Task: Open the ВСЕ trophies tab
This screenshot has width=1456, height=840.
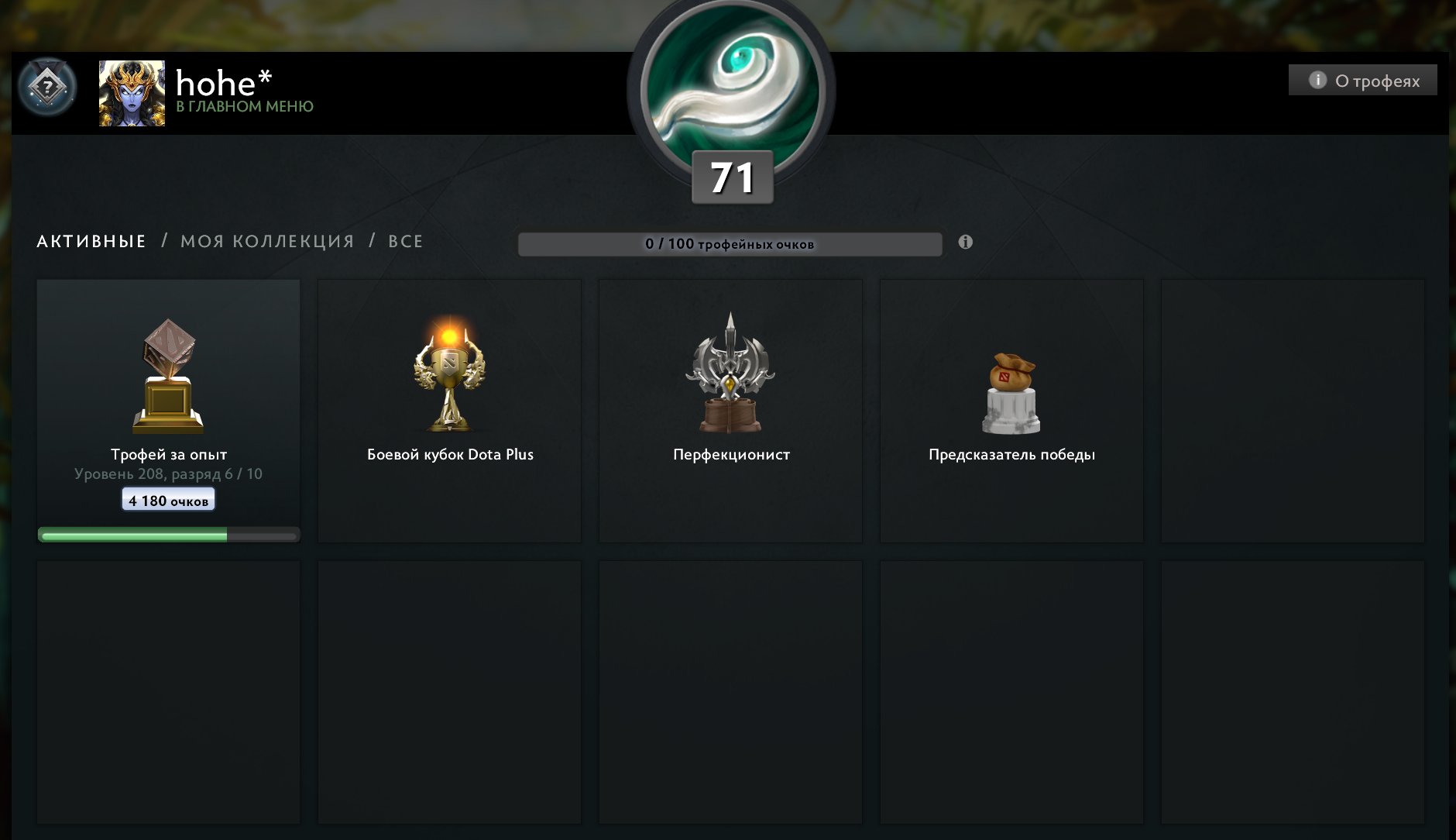Action: [405, 241]
